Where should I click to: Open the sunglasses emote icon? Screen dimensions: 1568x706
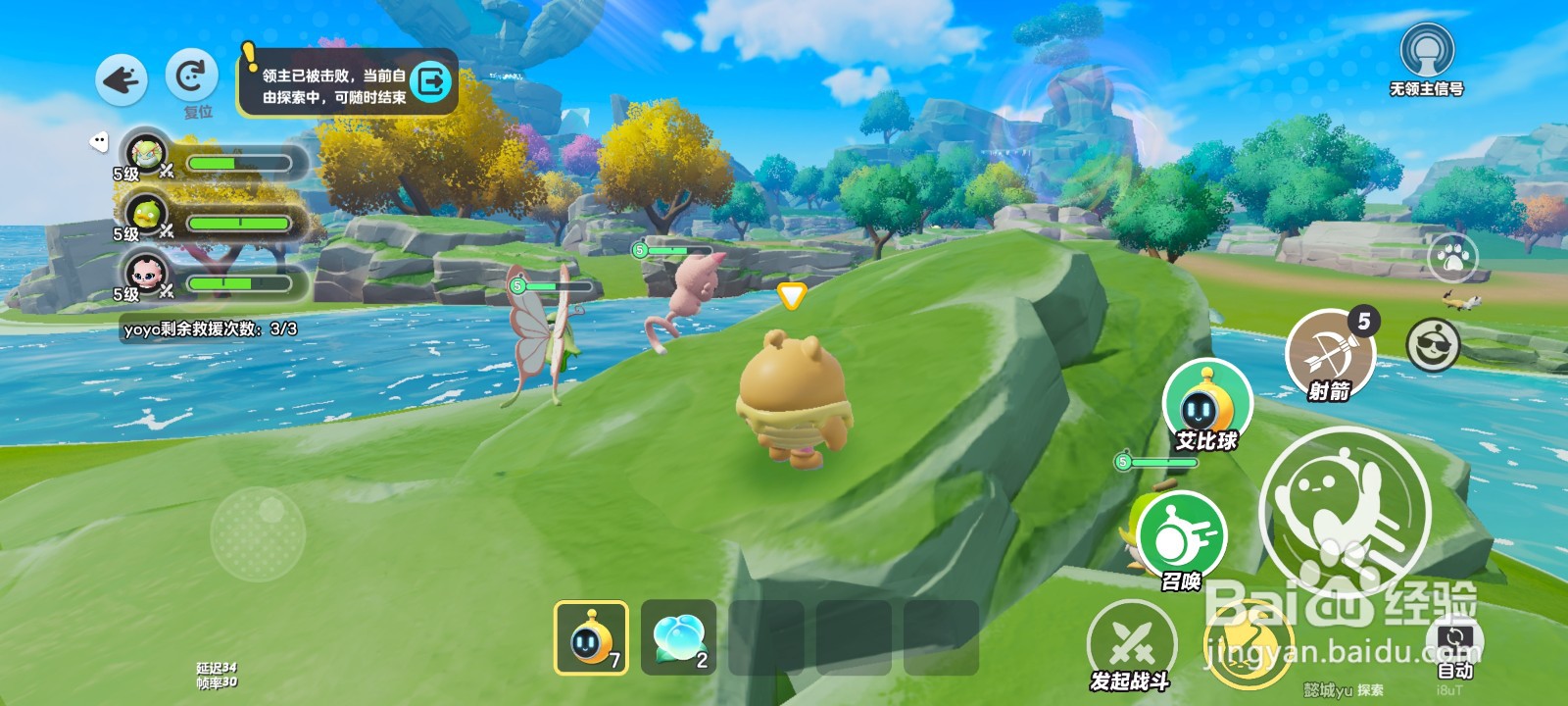1433,345
